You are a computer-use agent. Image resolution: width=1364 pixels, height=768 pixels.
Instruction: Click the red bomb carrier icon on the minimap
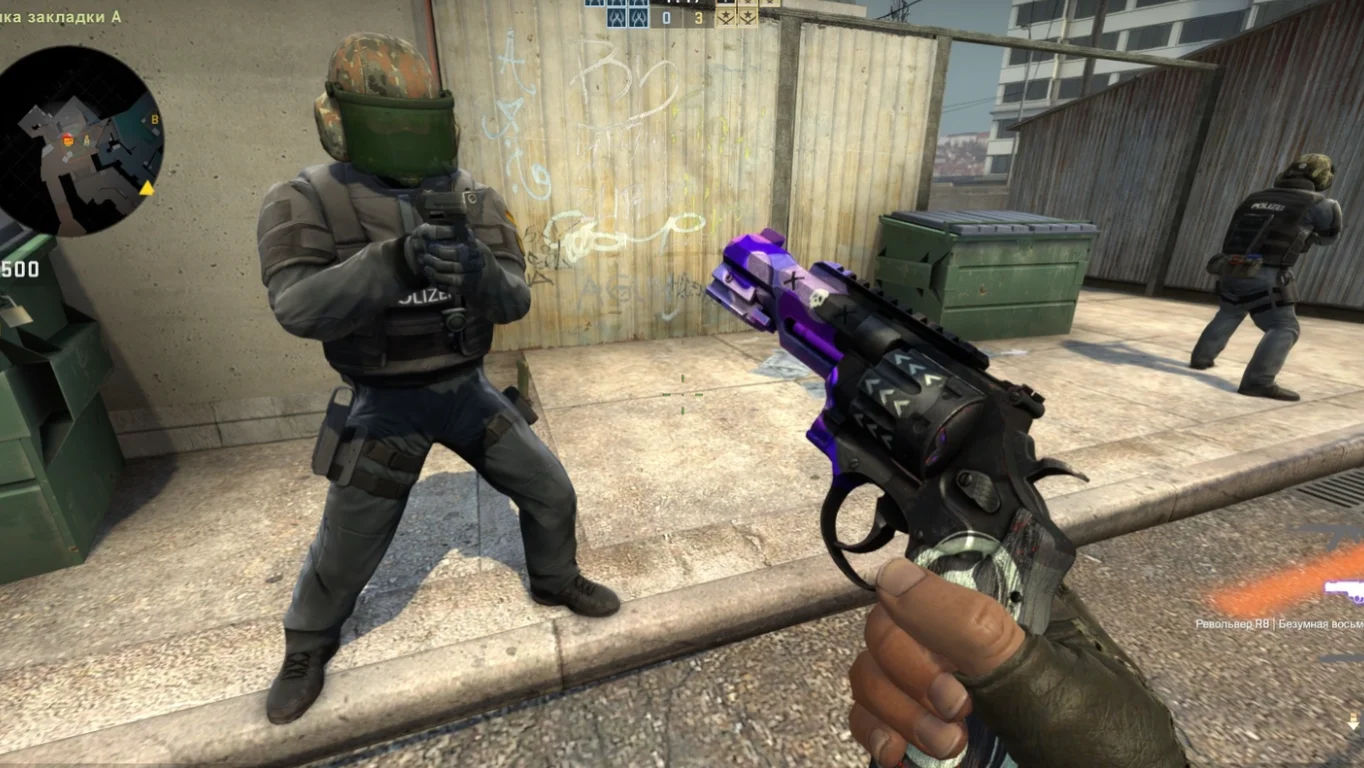(x=68, y=141)
